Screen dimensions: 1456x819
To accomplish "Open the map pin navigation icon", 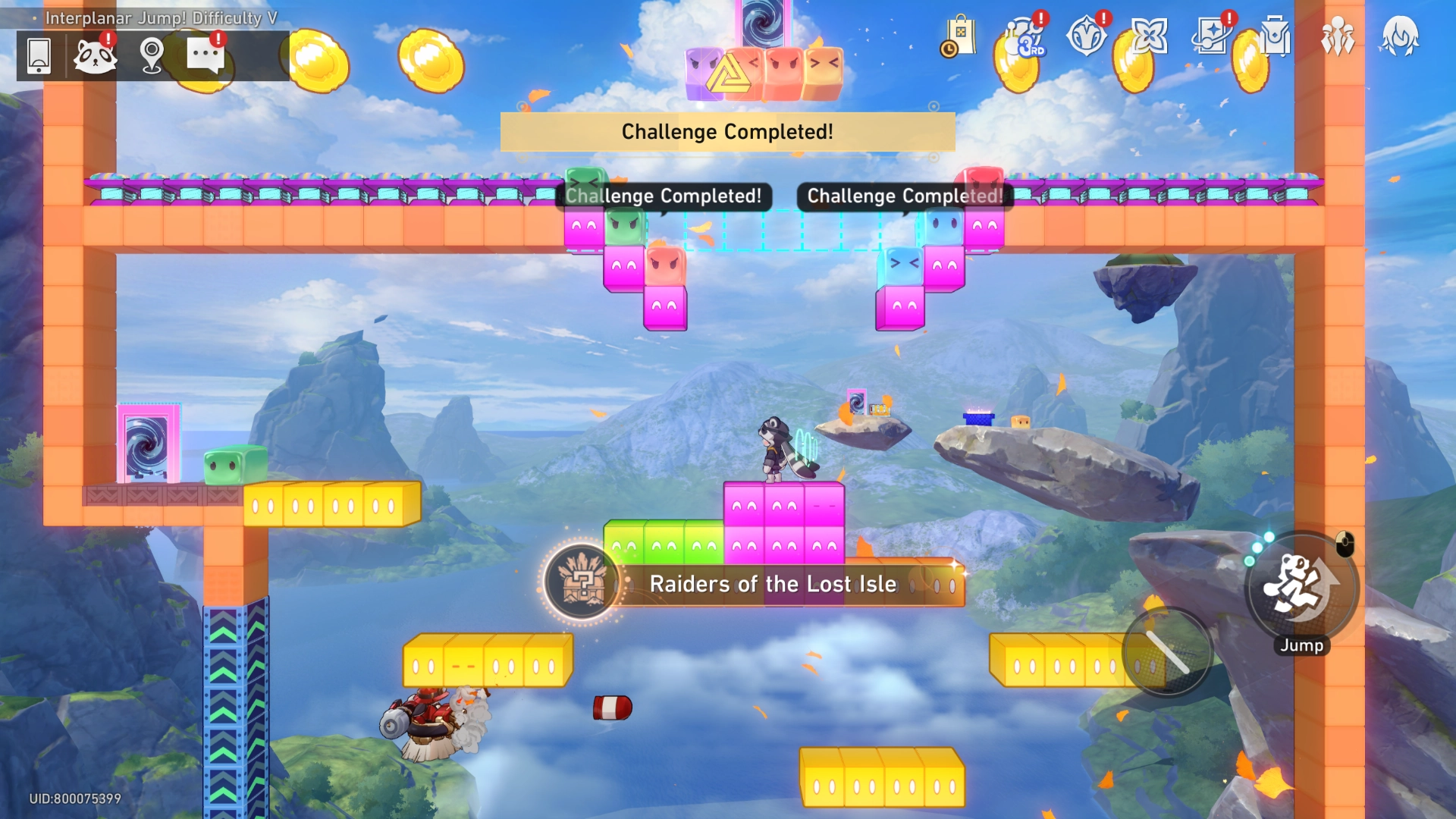I will pyautogui.click(x=152, y=55).
